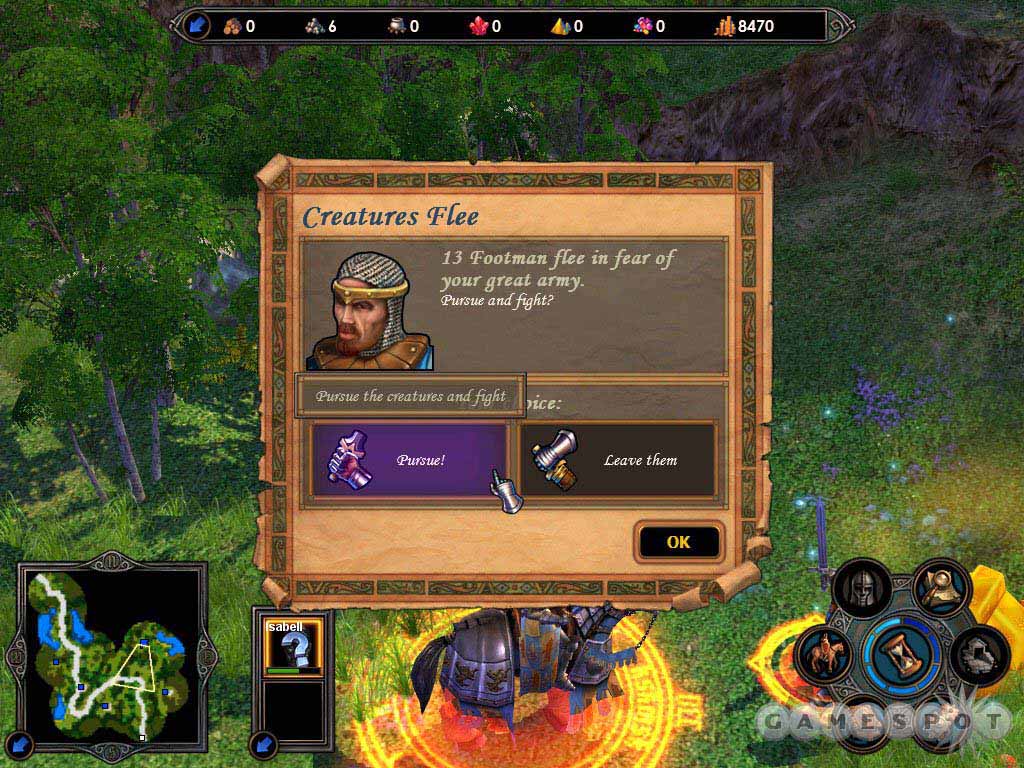Select the Isabell hero portrait
The height and width of the screenshot is (768, 1024).
[x=289, y=646]
